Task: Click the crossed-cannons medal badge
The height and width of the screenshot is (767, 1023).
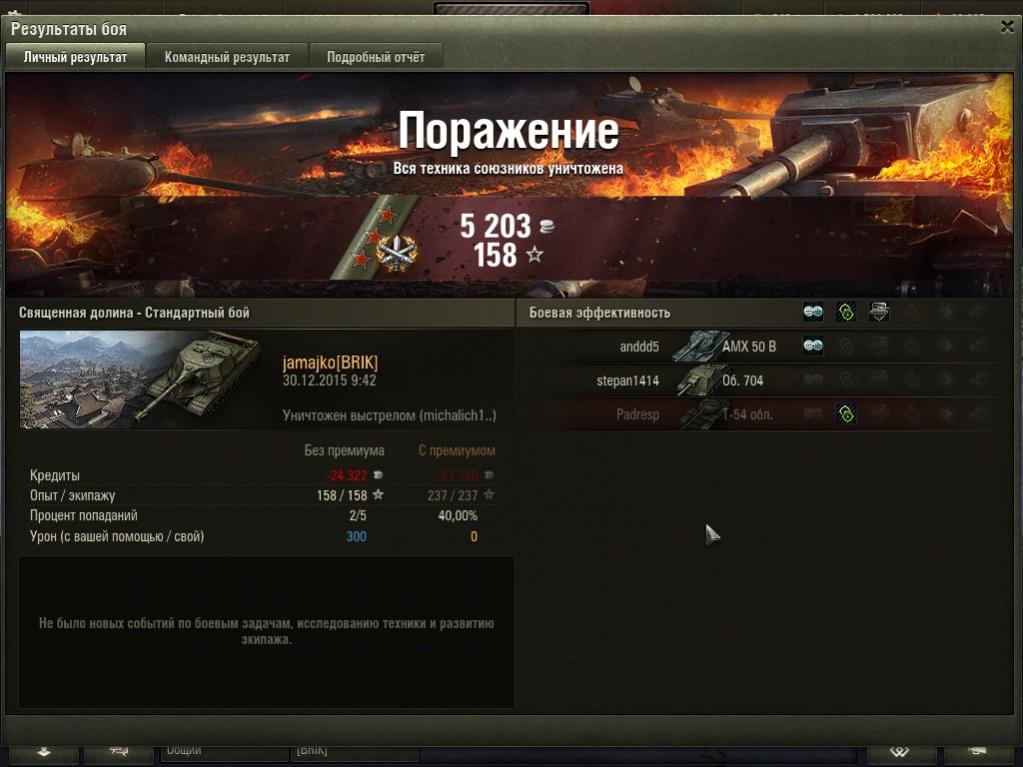Action: click(398, 251)
